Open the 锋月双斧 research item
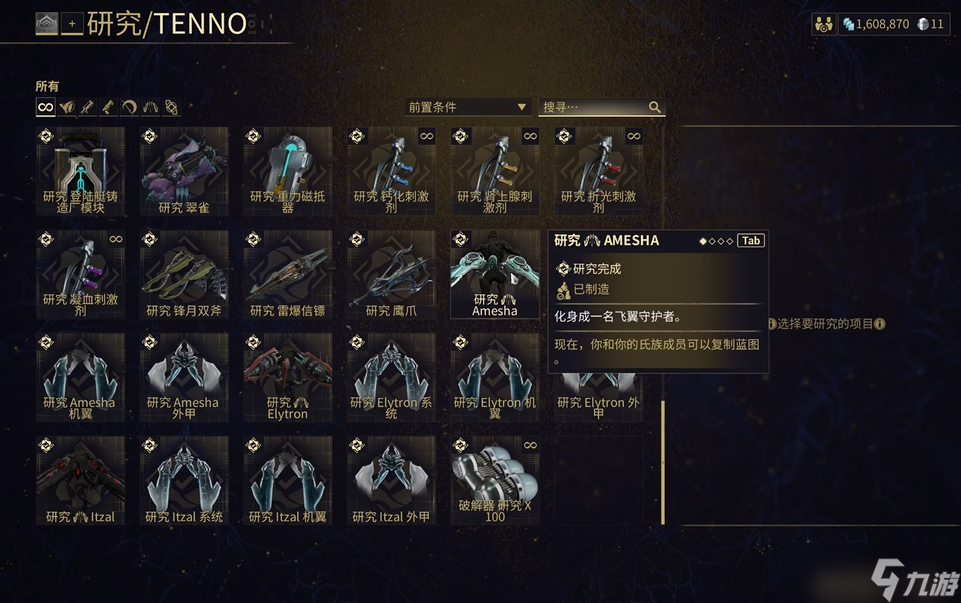The image size is (961, 603). 184,274
